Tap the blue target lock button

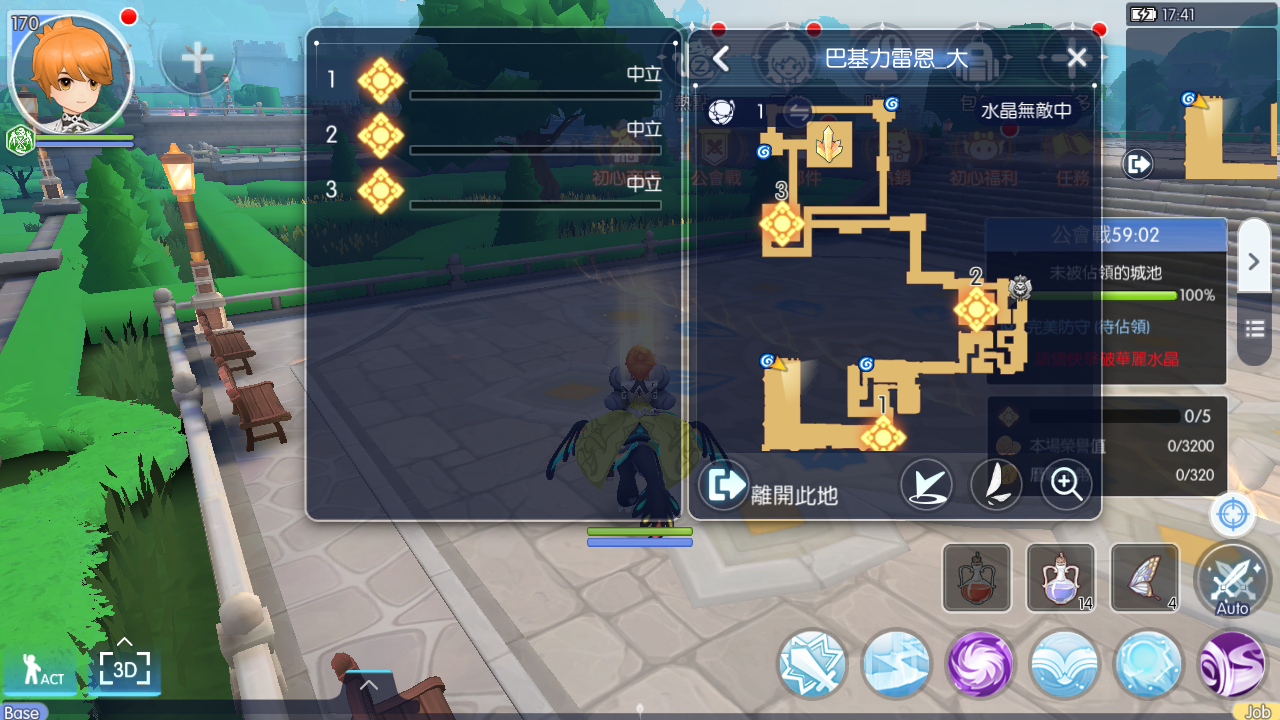pos(1233,516)
